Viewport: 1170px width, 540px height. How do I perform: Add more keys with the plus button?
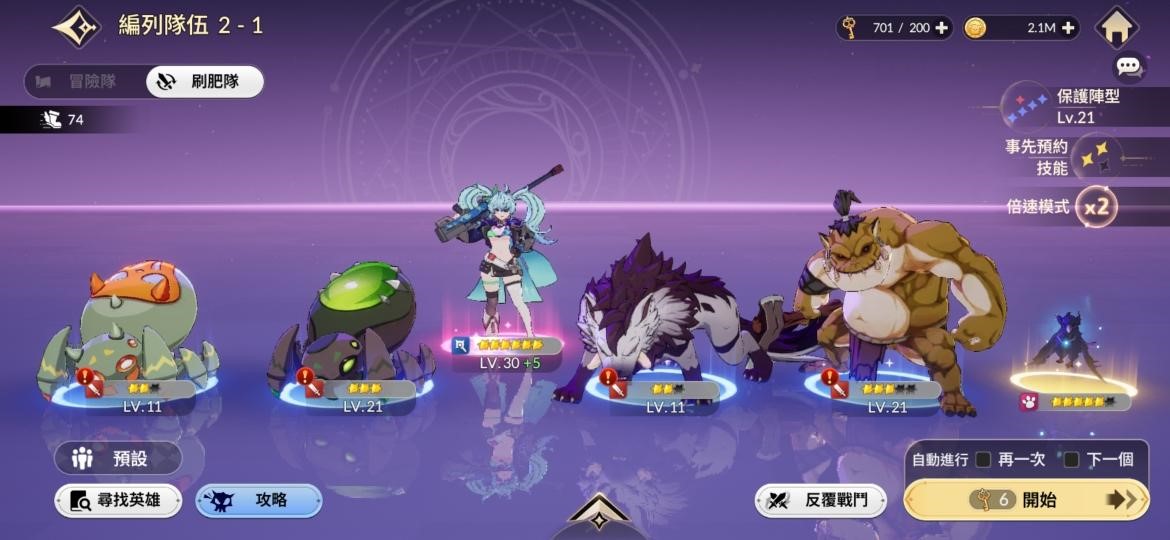coord(941,28)
